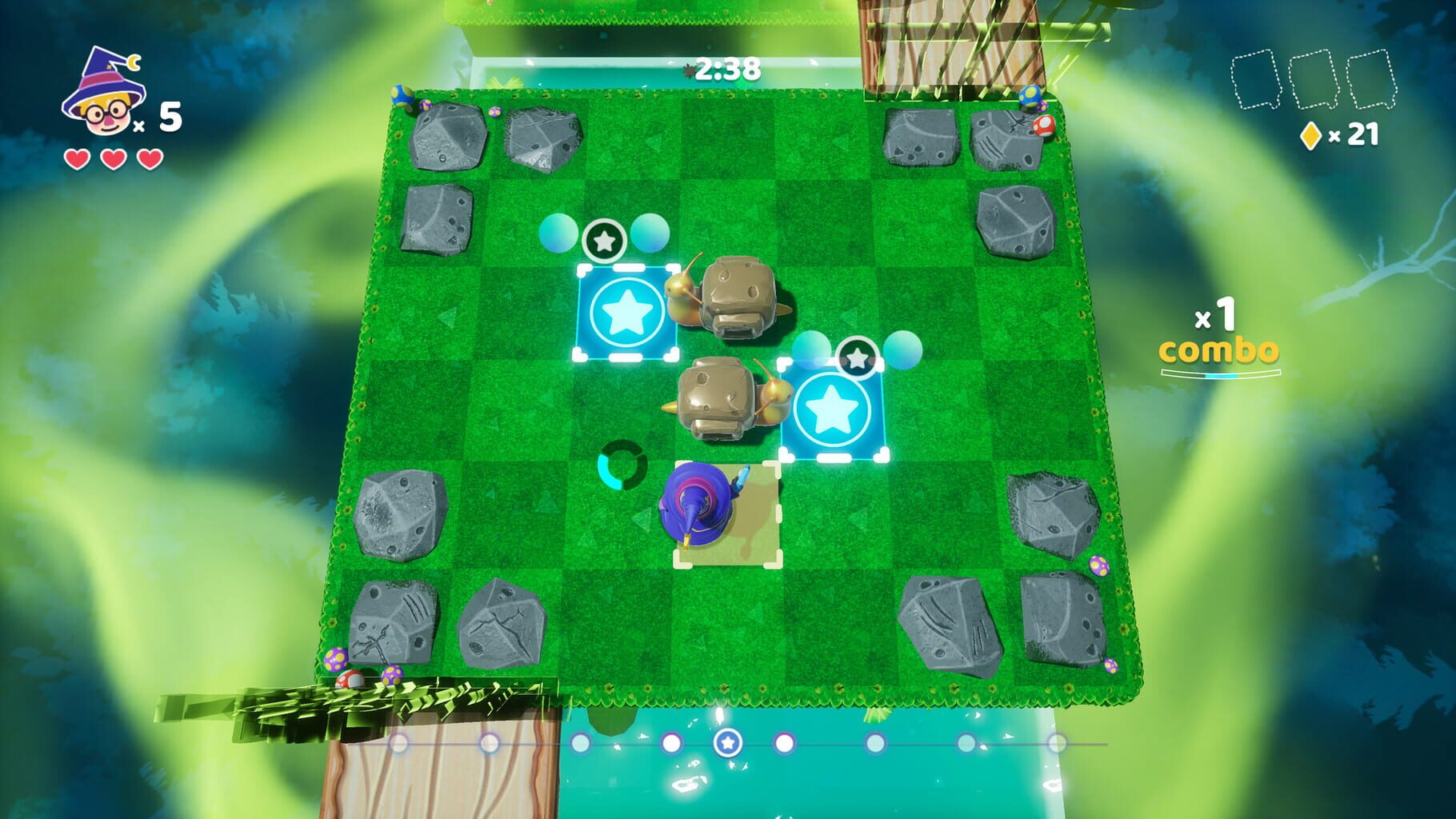This screenshot has height=819, width=1456.
Task: Click the star icon above the right tile
Action: [859, 357]
